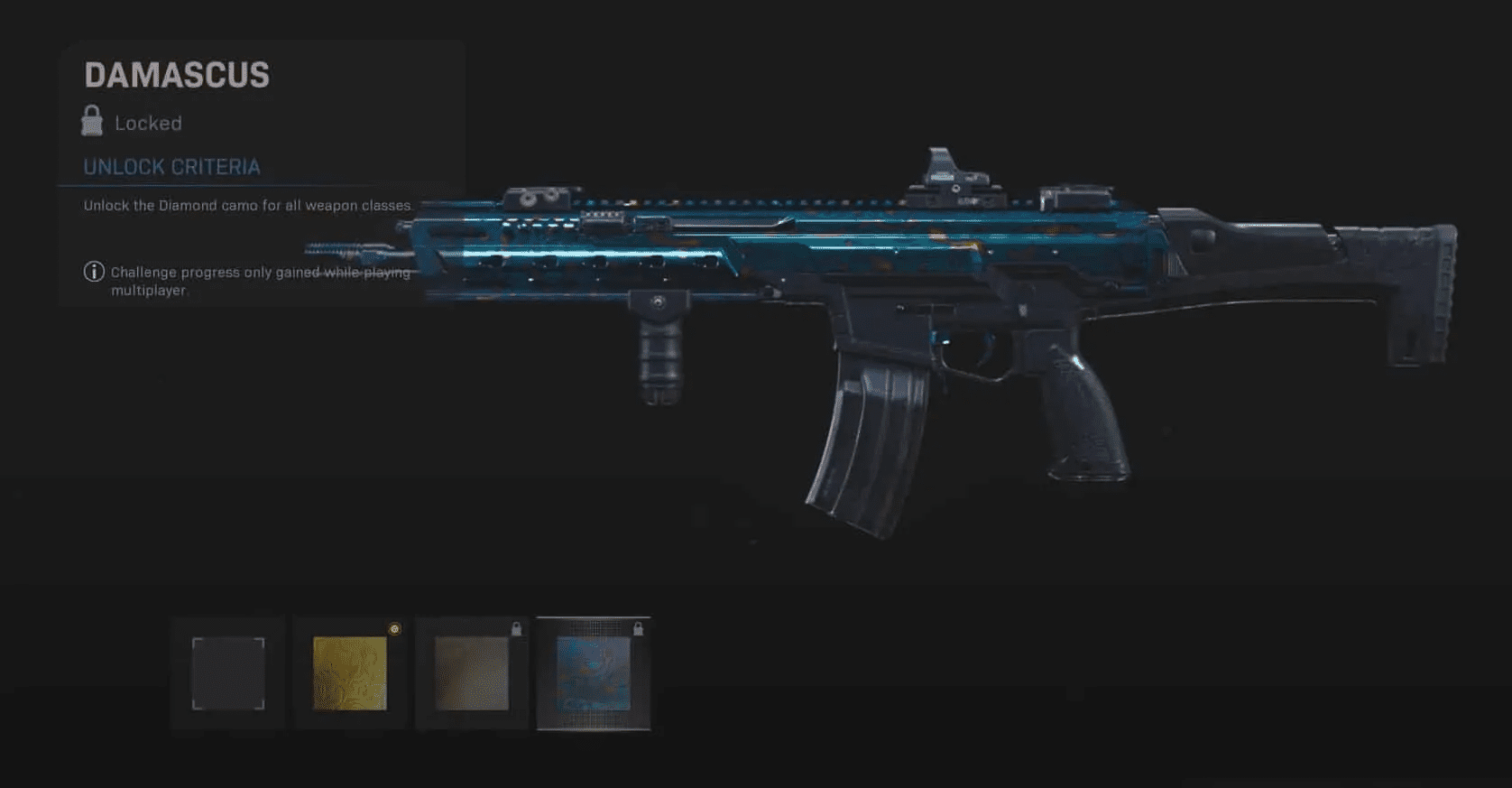Select the locked Platinum camo swatch
The image size is (1512, 788).
(x=472, y=673)
